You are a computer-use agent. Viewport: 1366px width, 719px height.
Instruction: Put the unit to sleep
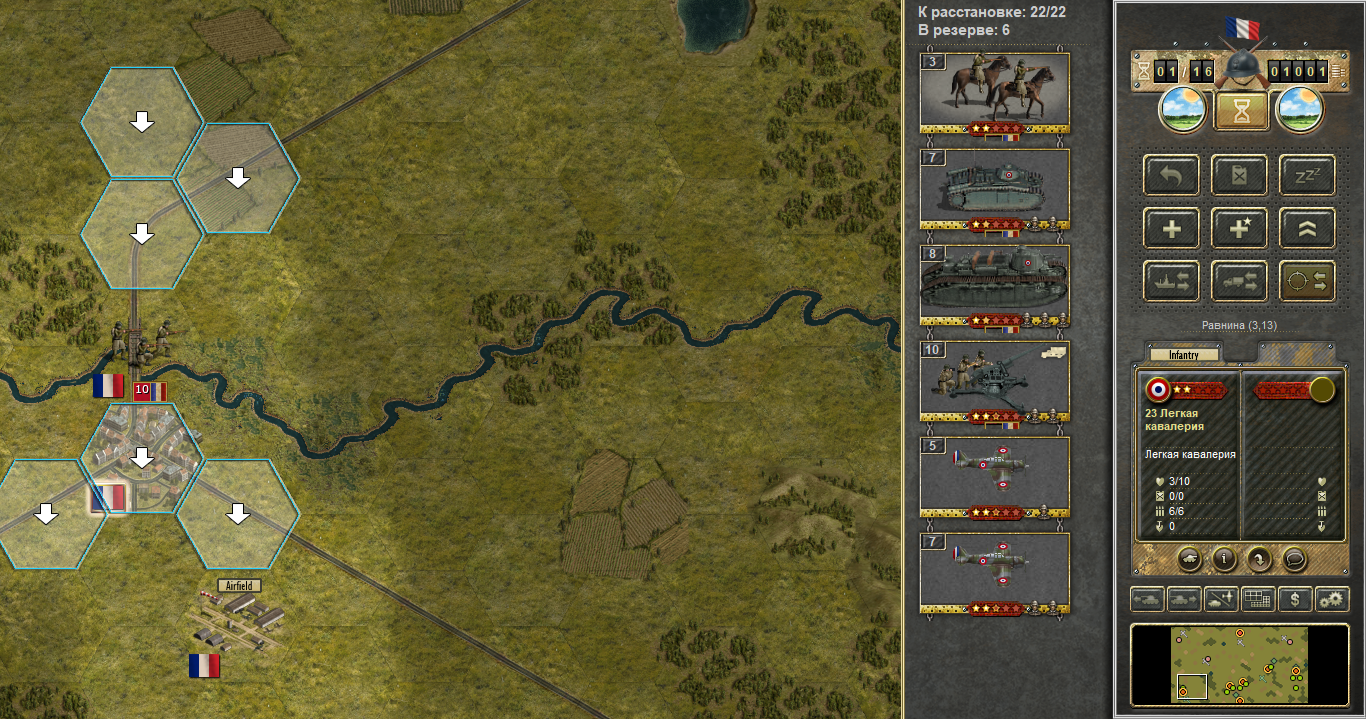coord(1306,175)
